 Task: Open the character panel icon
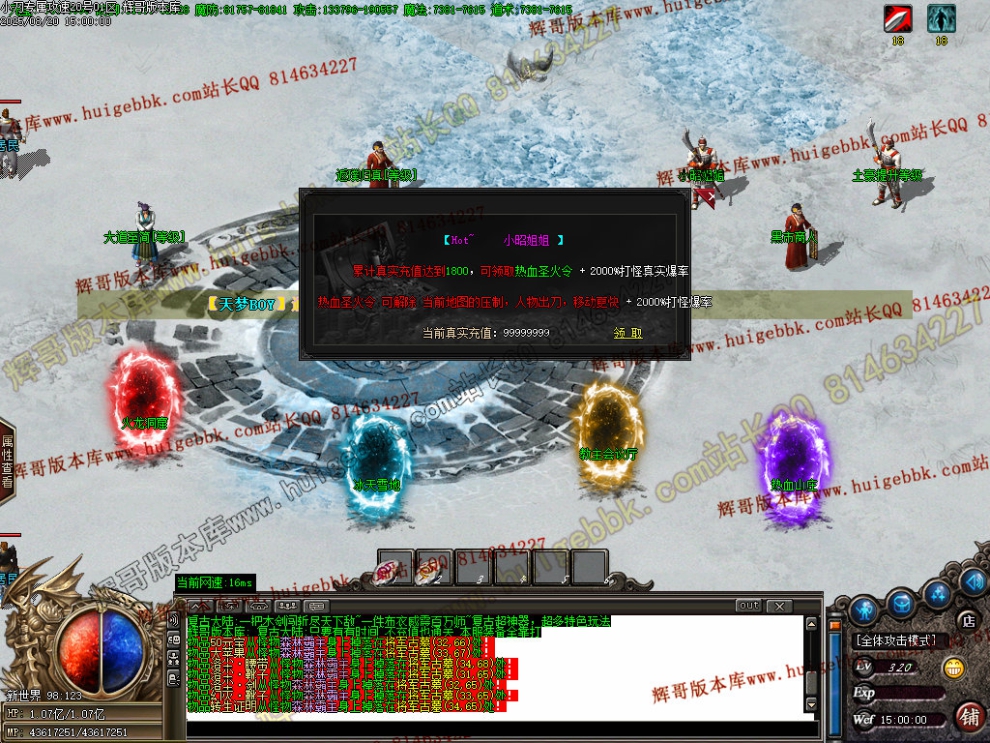866,607
